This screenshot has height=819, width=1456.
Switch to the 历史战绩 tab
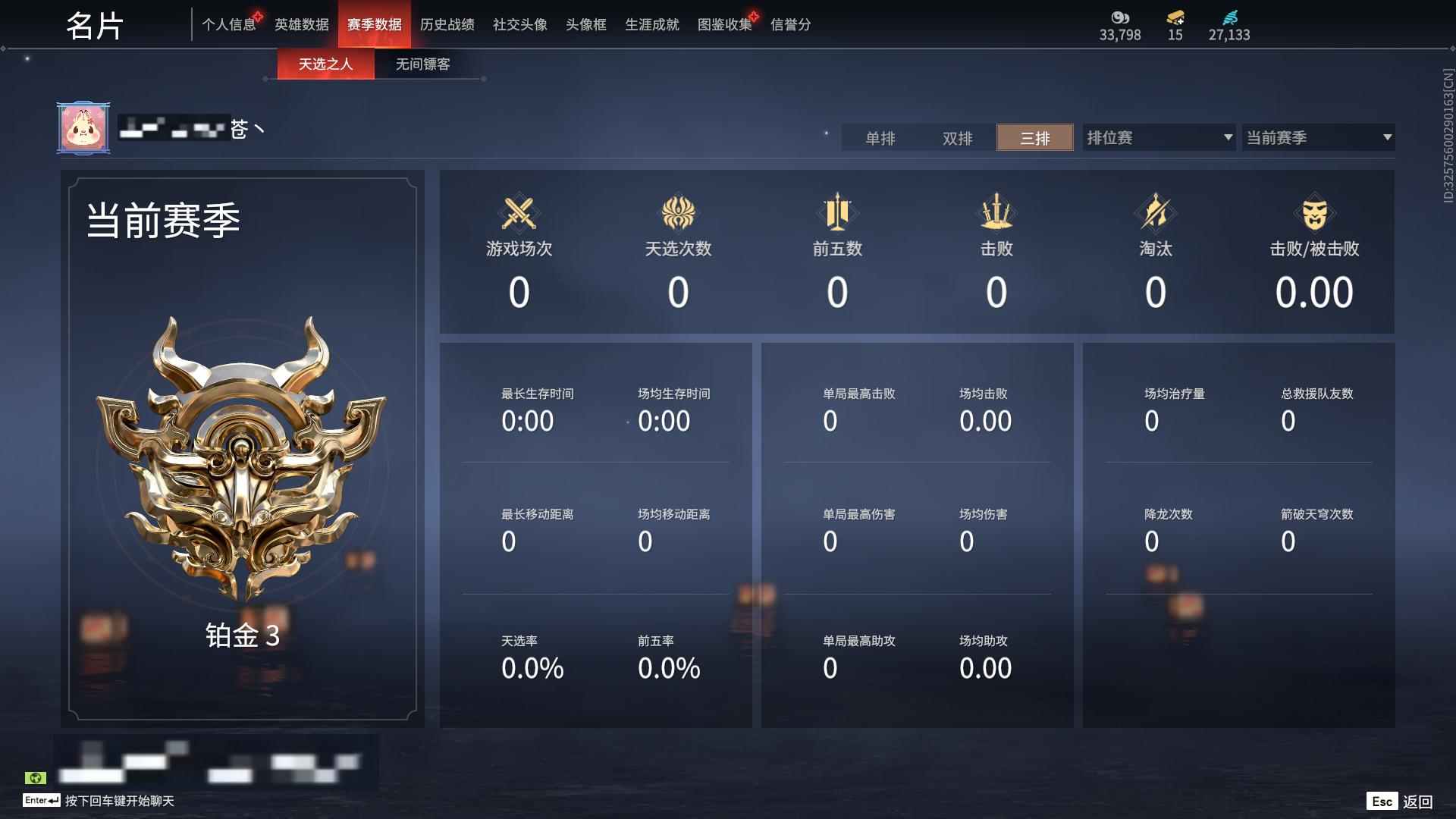click(449, 24)
